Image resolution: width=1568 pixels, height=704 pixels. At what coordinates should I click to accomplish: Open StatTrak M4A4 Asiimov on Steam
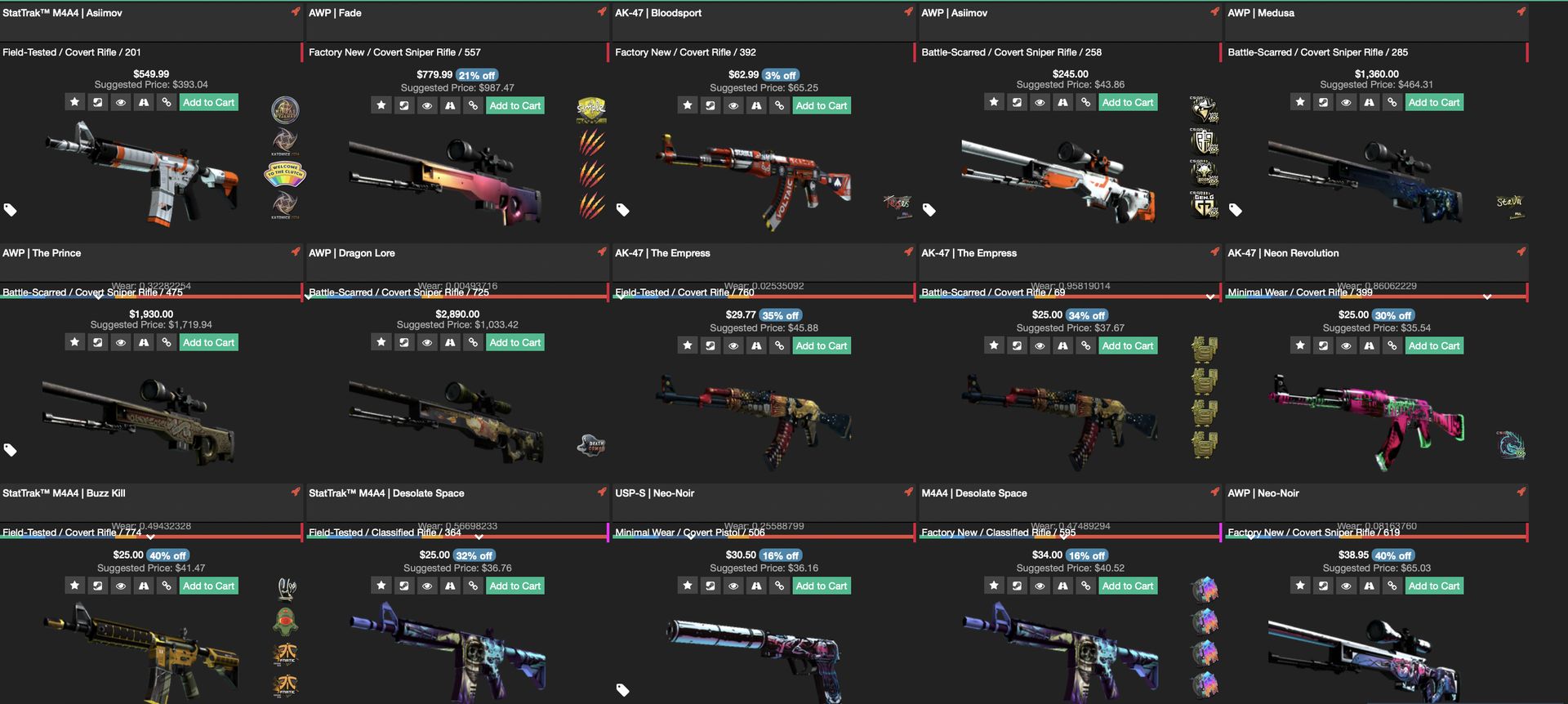[x=97, y=101]
